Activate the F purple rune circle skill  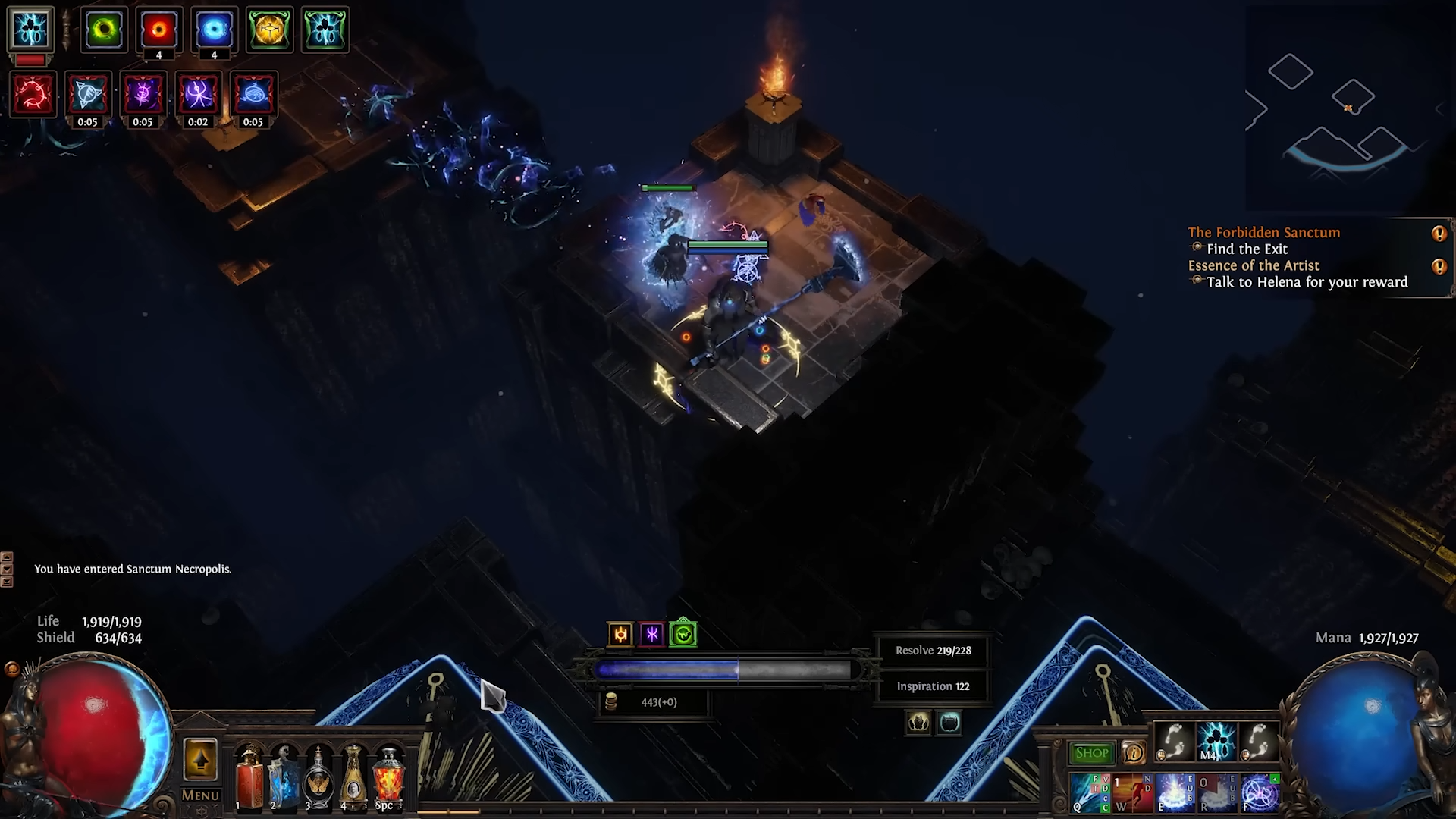(1260, 793)
